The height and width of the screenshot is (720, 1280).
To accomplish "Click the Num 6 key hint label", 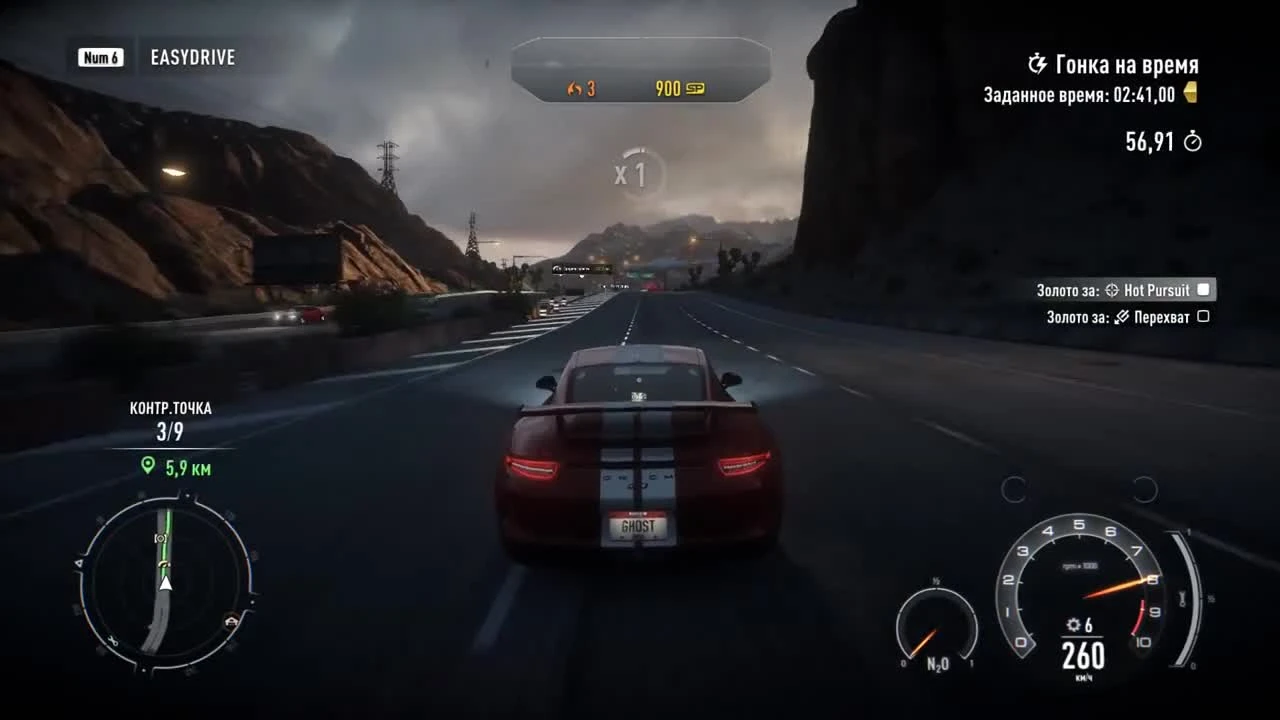I will click(x=100, y=57).
